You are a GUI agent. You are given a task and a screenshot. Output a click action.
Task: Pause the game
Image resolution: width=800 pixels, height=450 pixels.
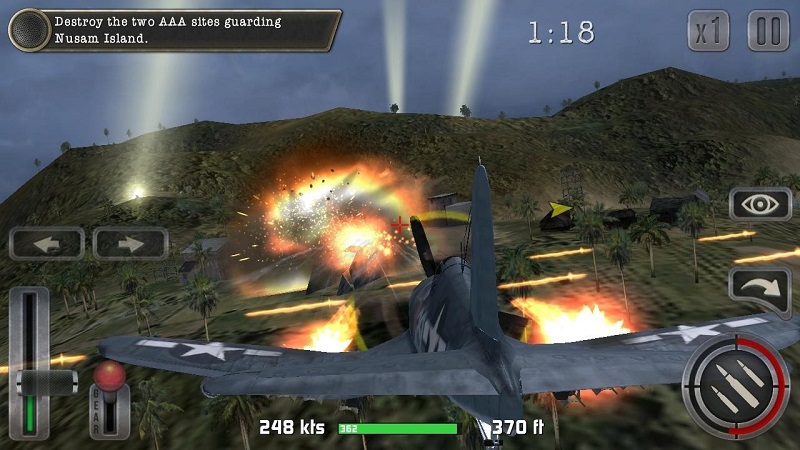768,31
